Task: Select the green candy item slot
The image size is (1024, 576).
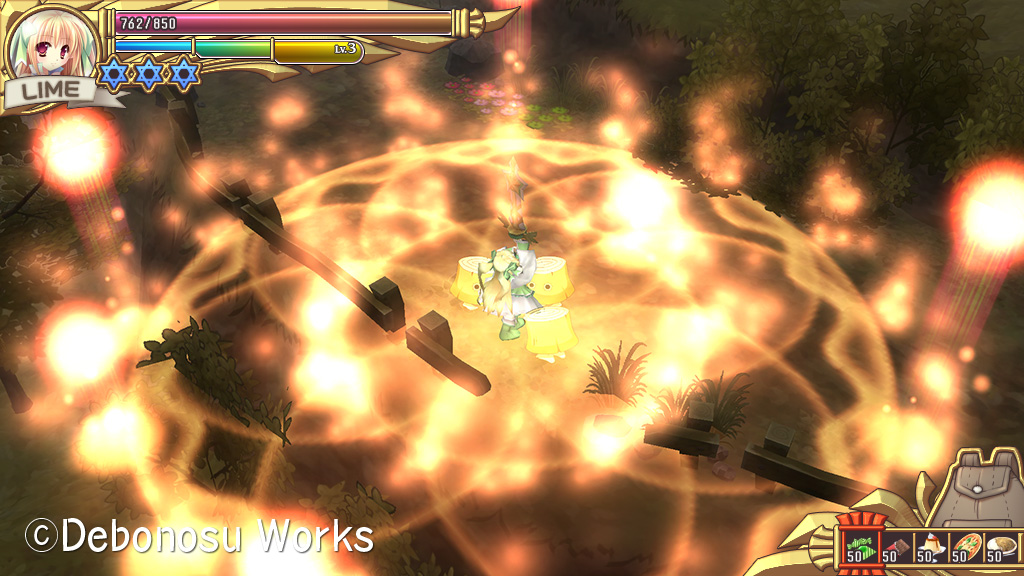Action: [x=859, y=545]
